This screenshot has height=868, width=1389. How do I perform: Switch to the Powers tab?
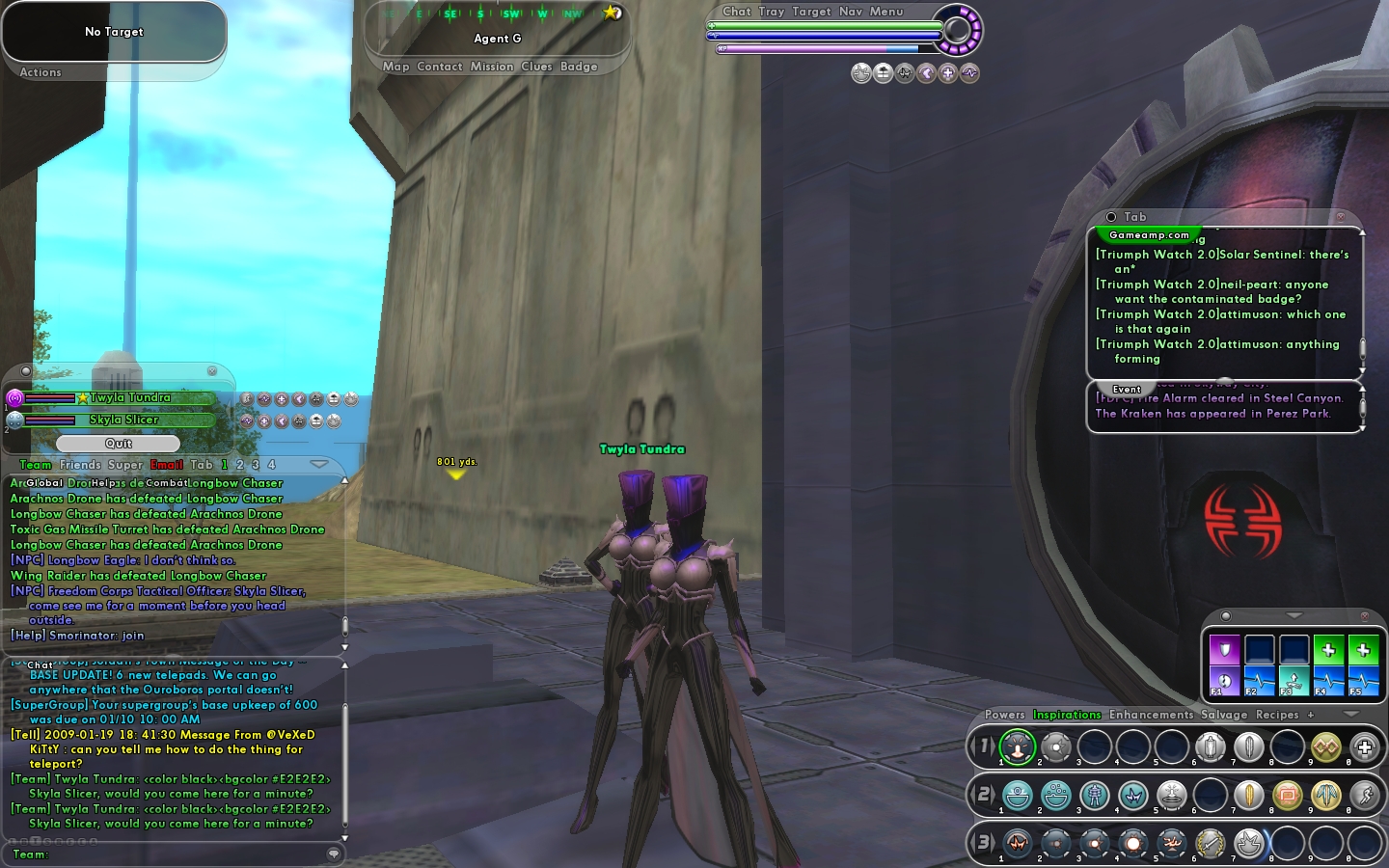coord(1005,715)
